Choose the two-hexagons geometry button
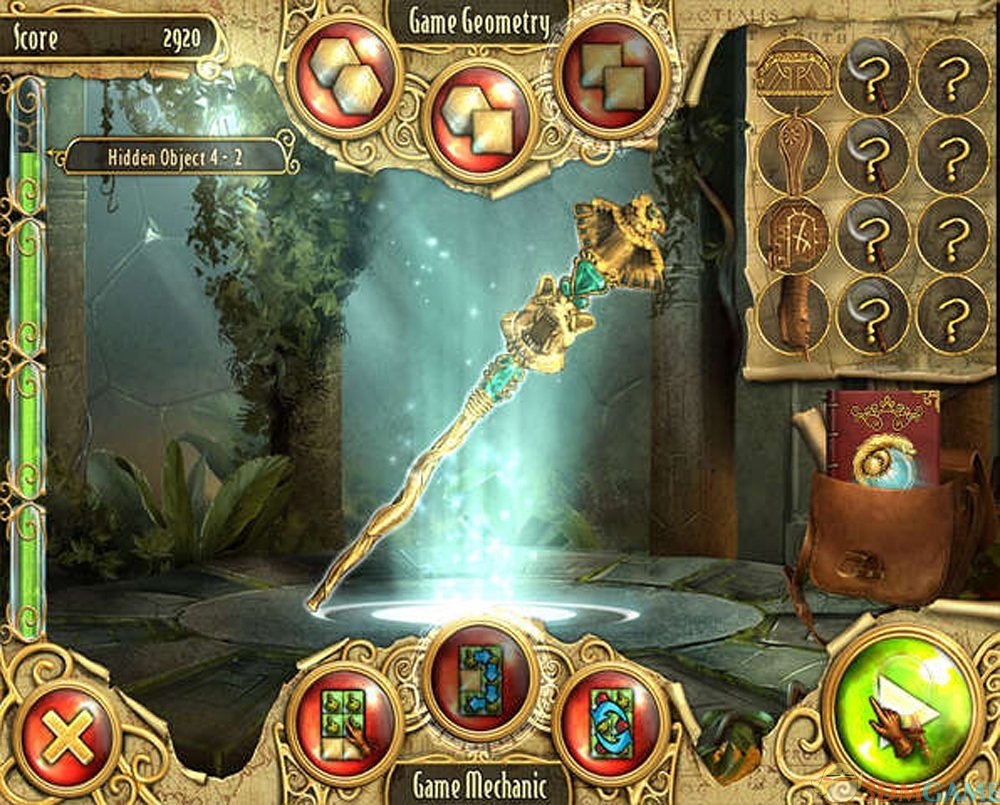1000x805 pixels. (345, 76)
